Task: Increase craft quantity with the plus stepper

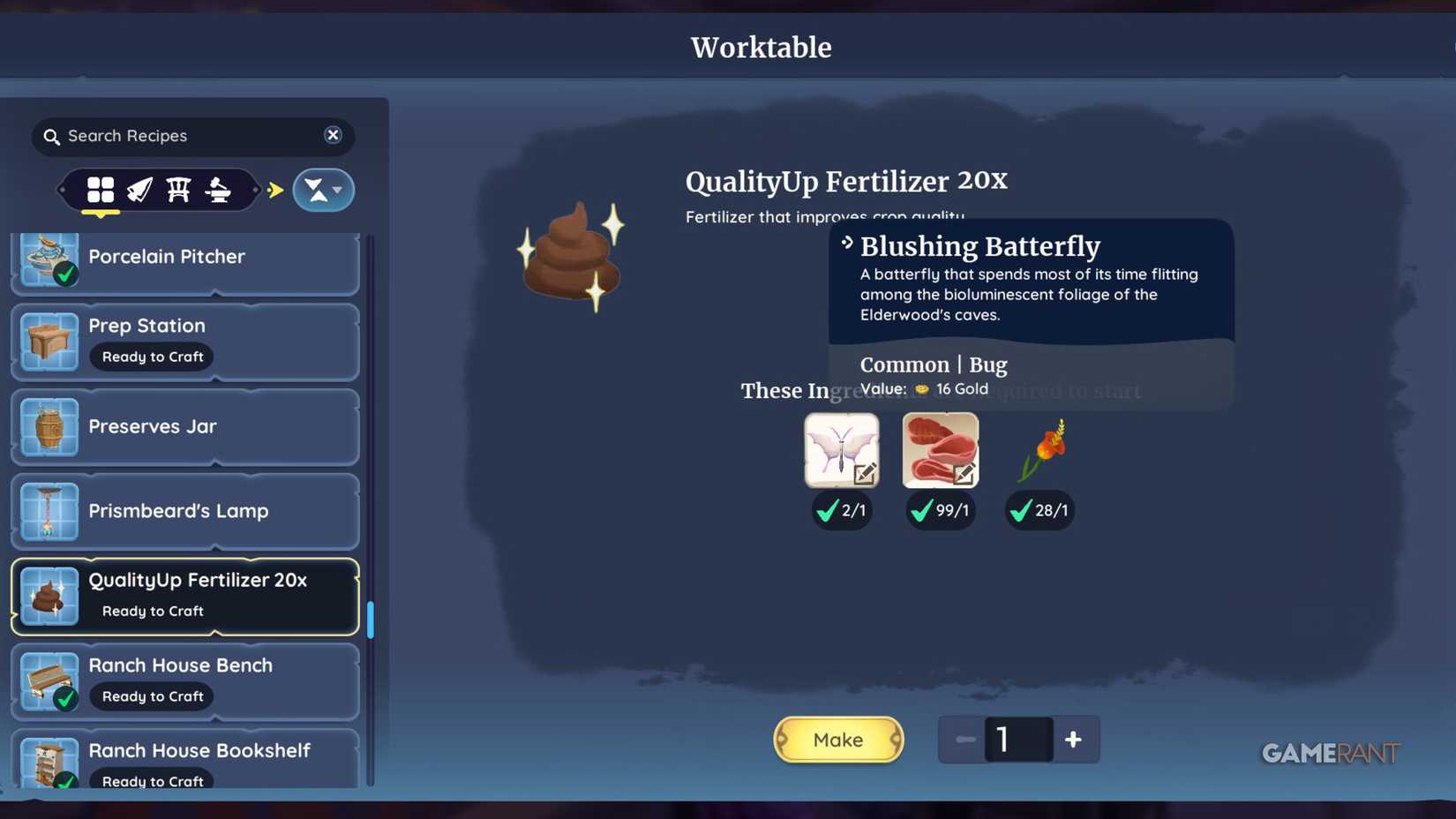Action: (x=1074, y=740)
